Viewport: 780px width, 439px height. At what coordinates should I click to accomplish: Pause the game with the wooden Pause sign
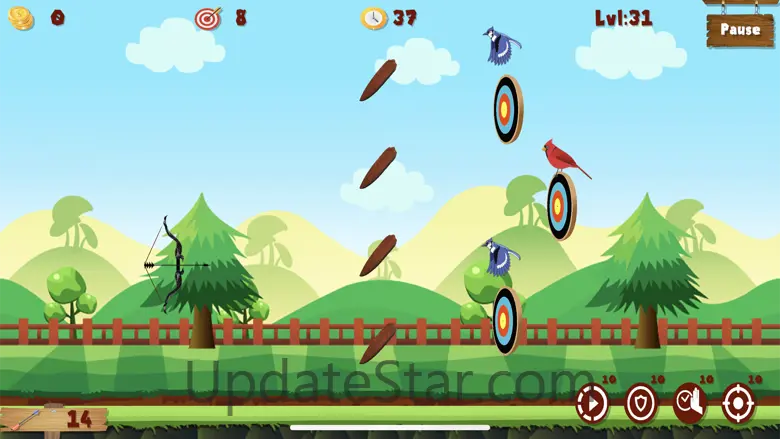740,30
